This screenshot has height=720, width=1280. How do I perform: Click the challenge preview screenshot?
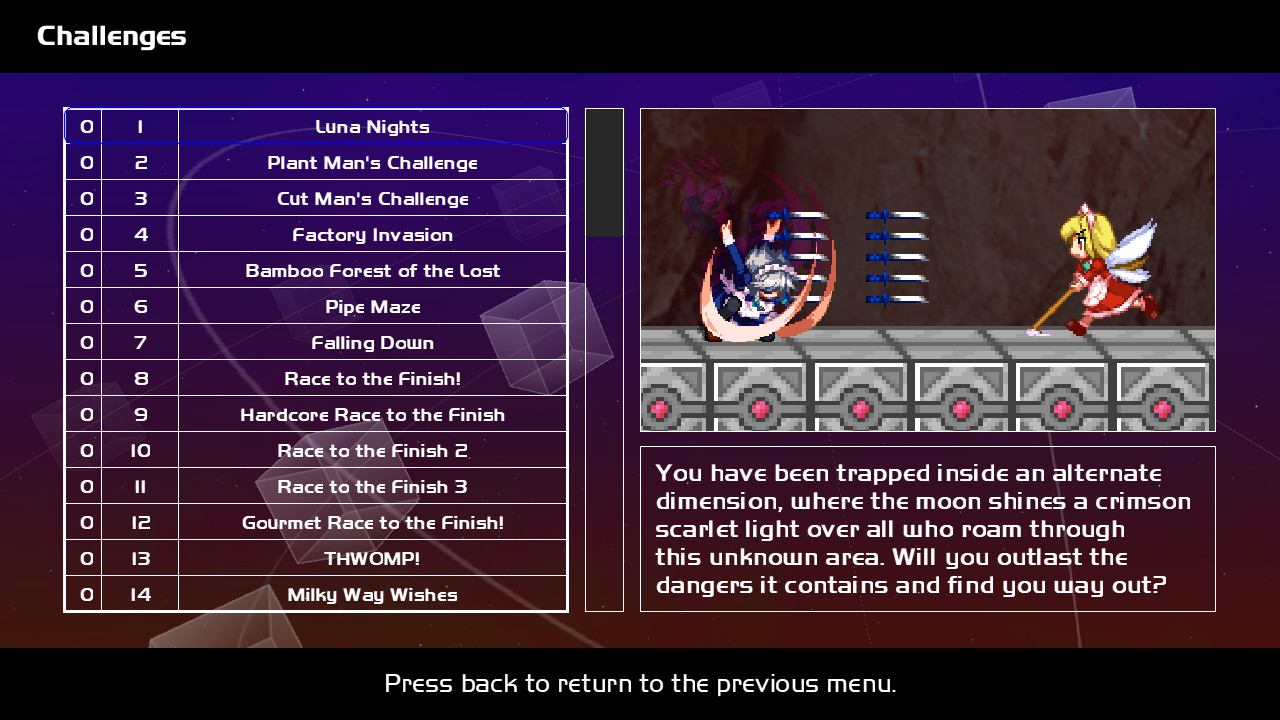(x=928, y=270)
